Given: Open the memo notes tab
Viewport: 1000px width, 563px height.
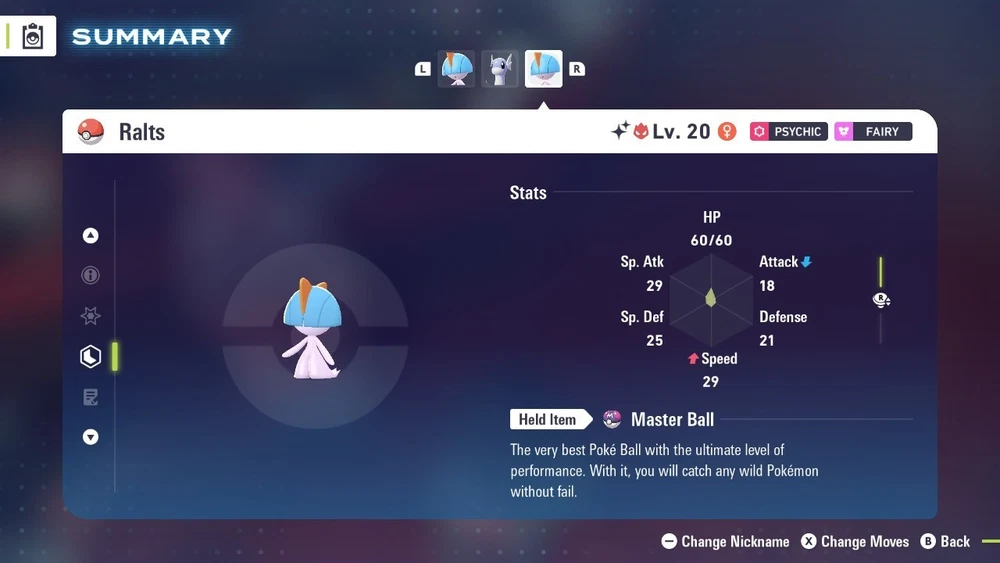Looking at the screenshot, I should click(x=91, y=397).
